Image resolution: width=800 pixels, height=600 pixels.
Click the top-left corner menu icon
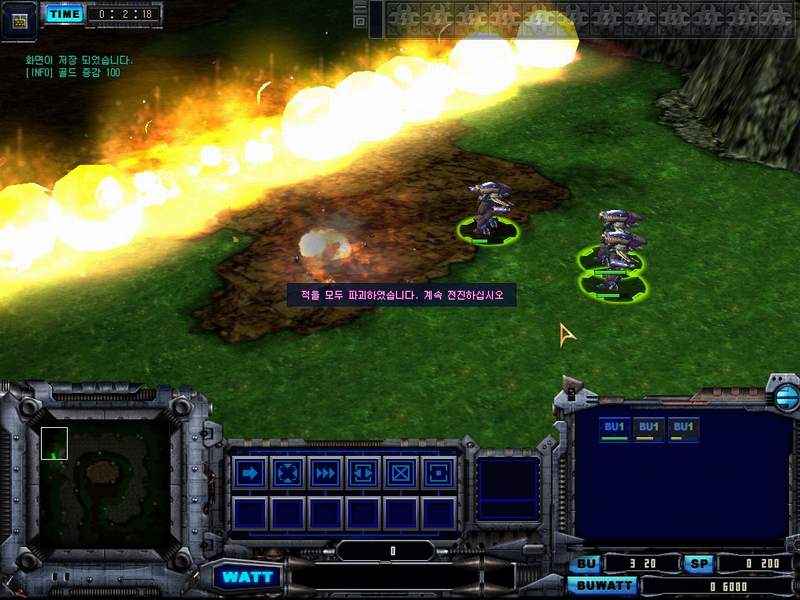click(19, 19)
